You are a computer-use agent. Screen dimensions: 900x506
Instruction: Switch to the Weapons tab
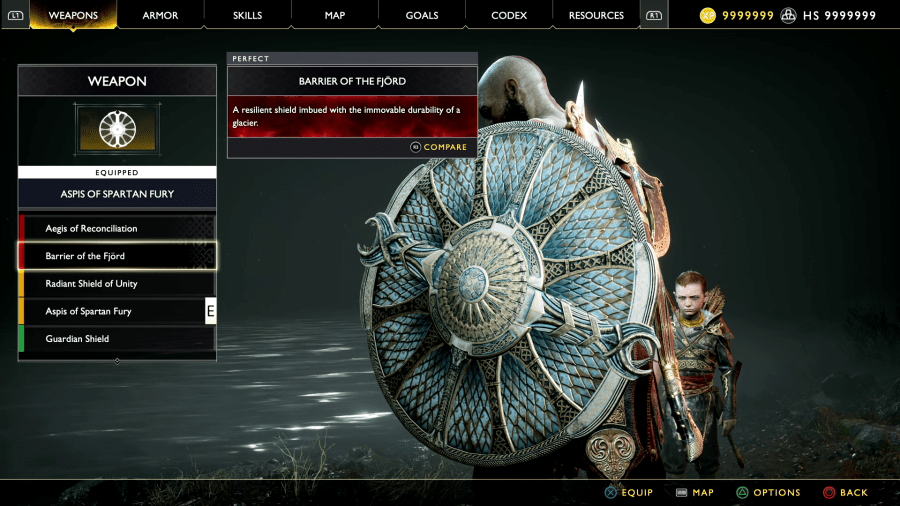pyautogui.click(x=73, y=15)
